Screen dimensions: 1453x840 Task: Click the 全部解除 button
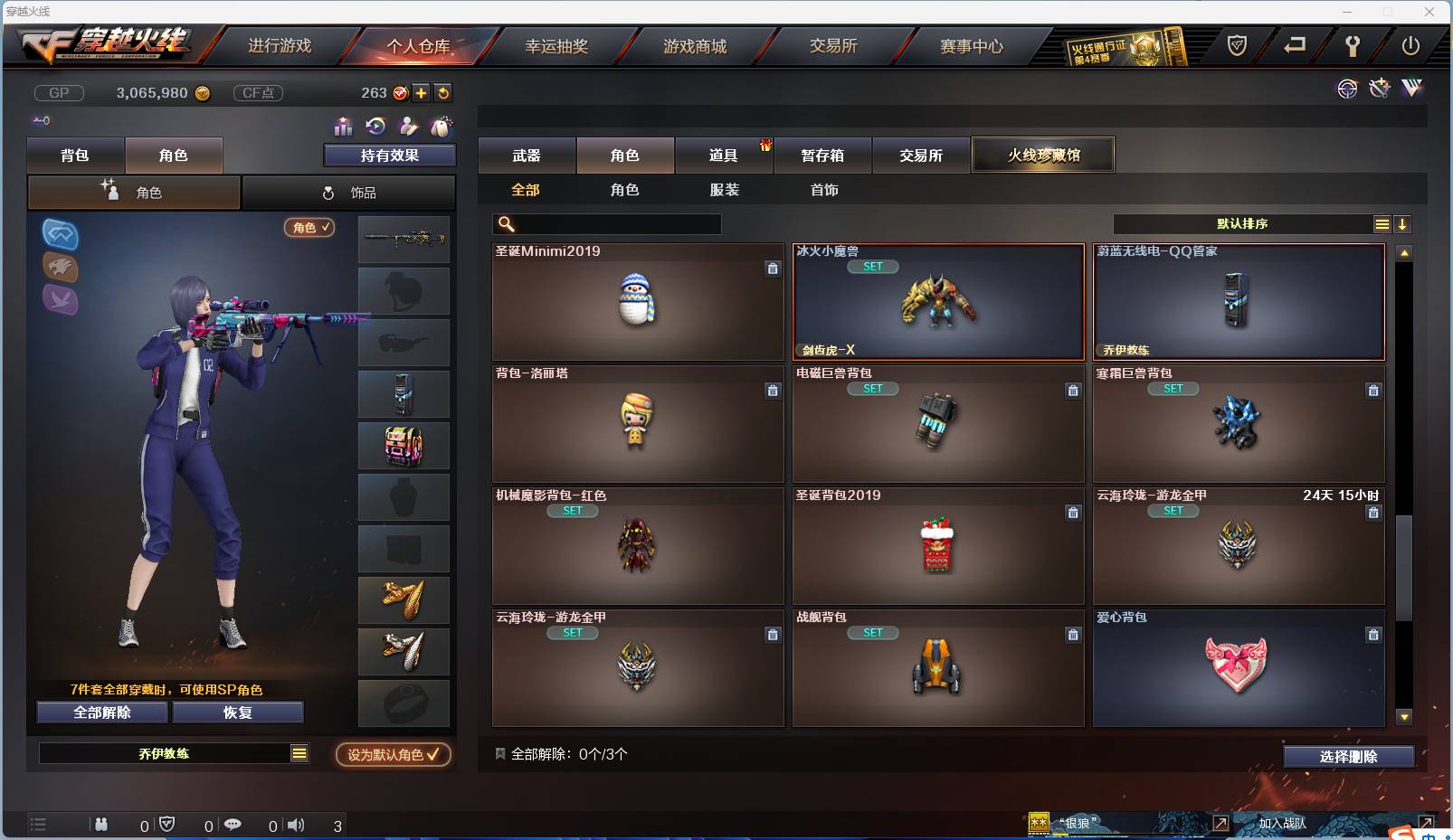point(101,712)
